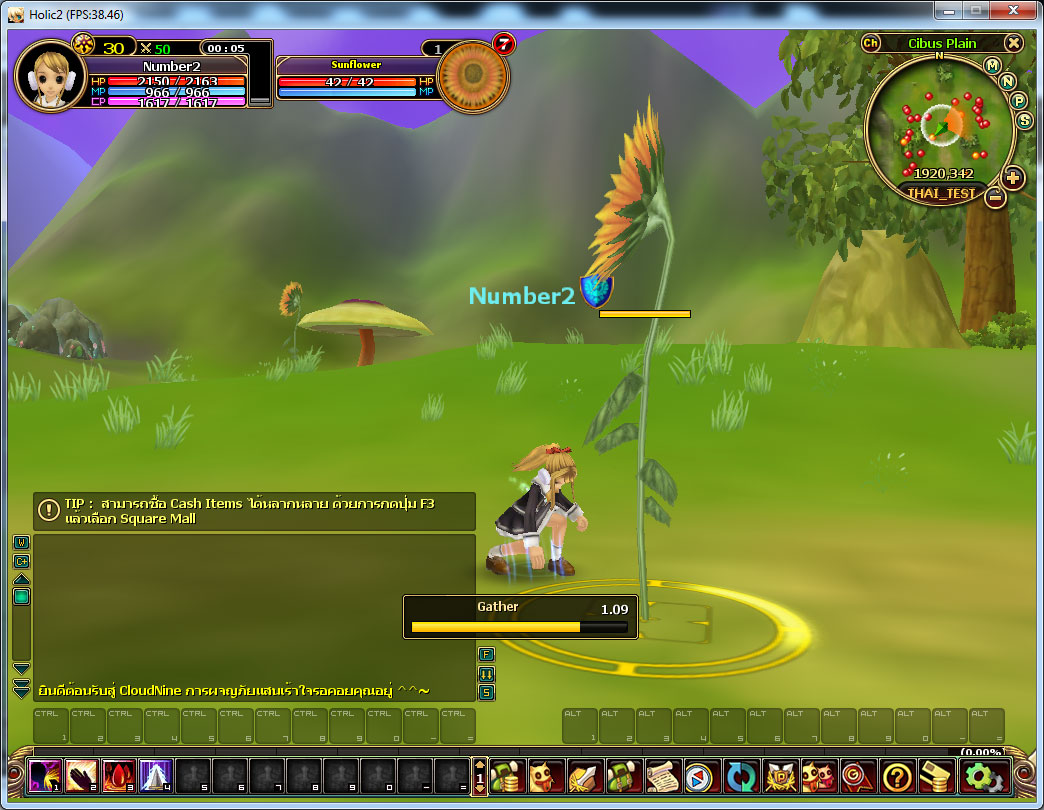Image resolution: width=1044 pixels, height=810 pixels.
Task: Use the red flame skill in slot 3
Action: (119, 775)
